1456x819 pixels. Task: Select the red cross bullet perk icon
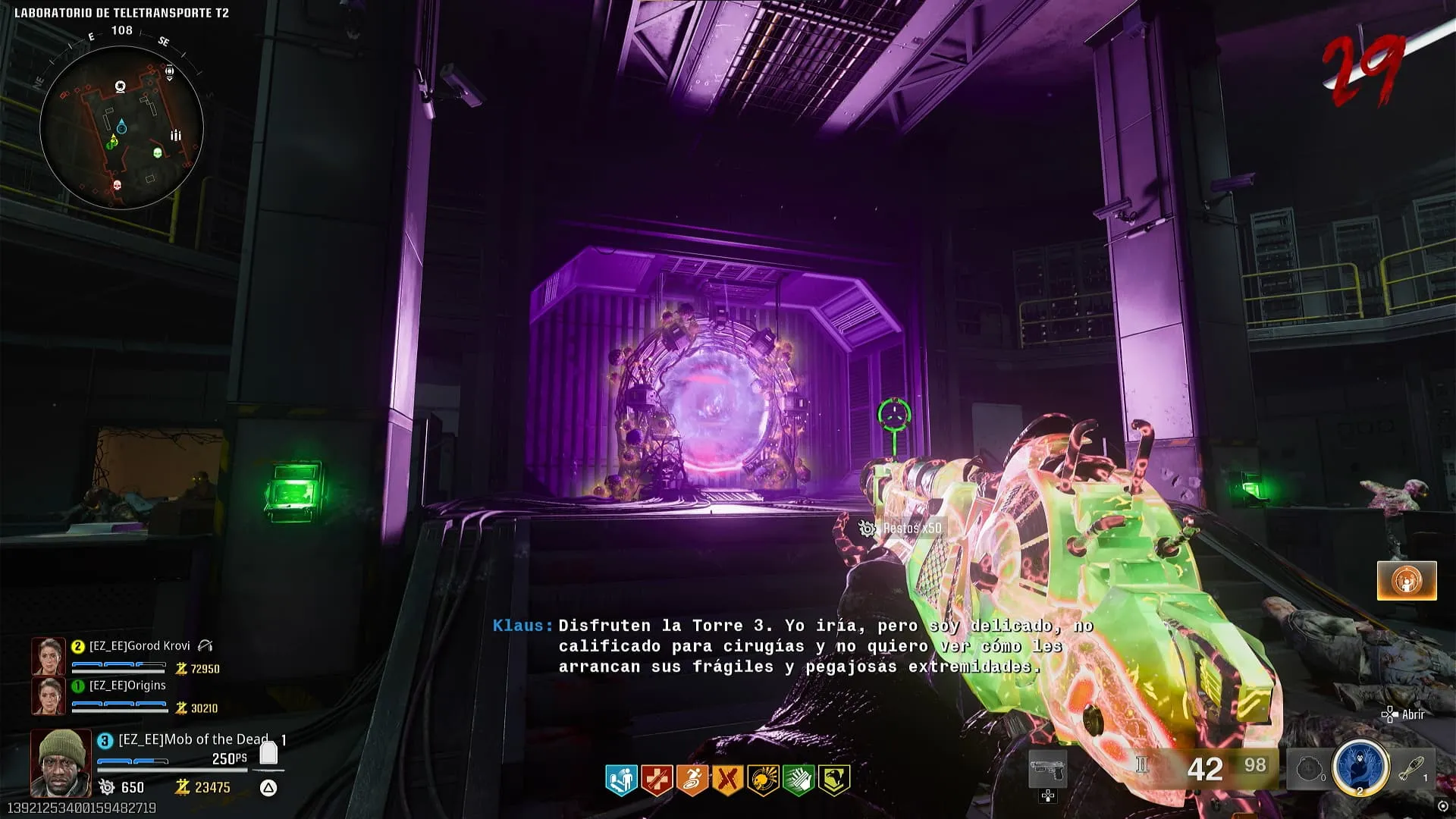tap(656, 780)
